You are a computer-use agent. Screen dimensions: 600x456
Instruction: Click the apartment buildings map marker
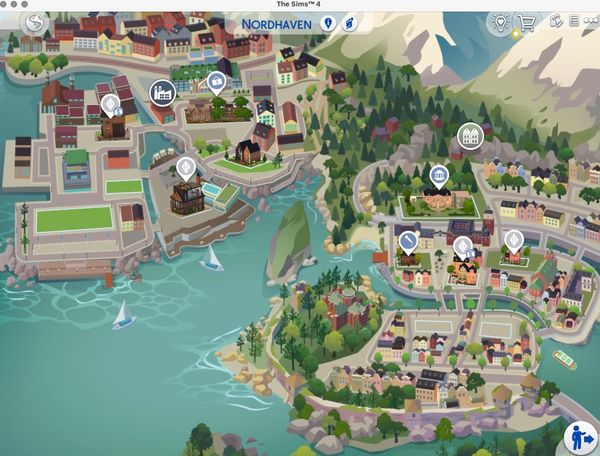468,135
